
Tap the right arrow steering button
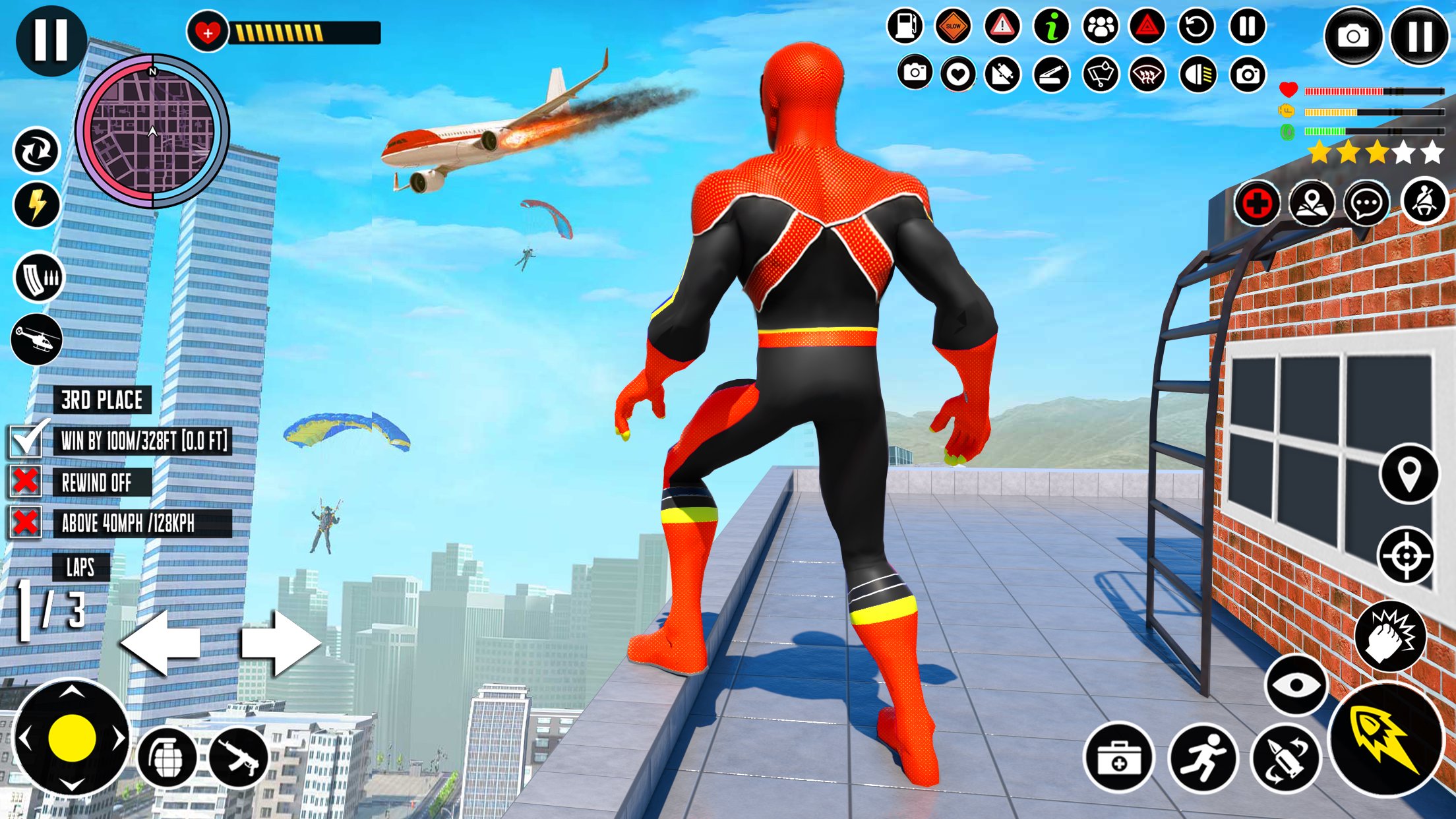[x=280, y=642]
